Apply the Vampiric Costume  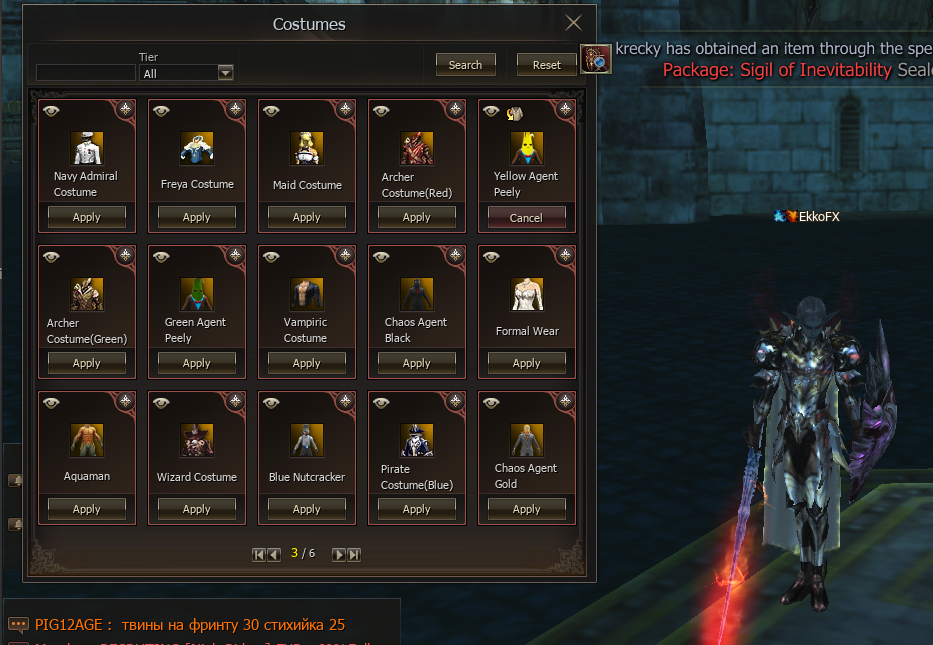[307, 363]
